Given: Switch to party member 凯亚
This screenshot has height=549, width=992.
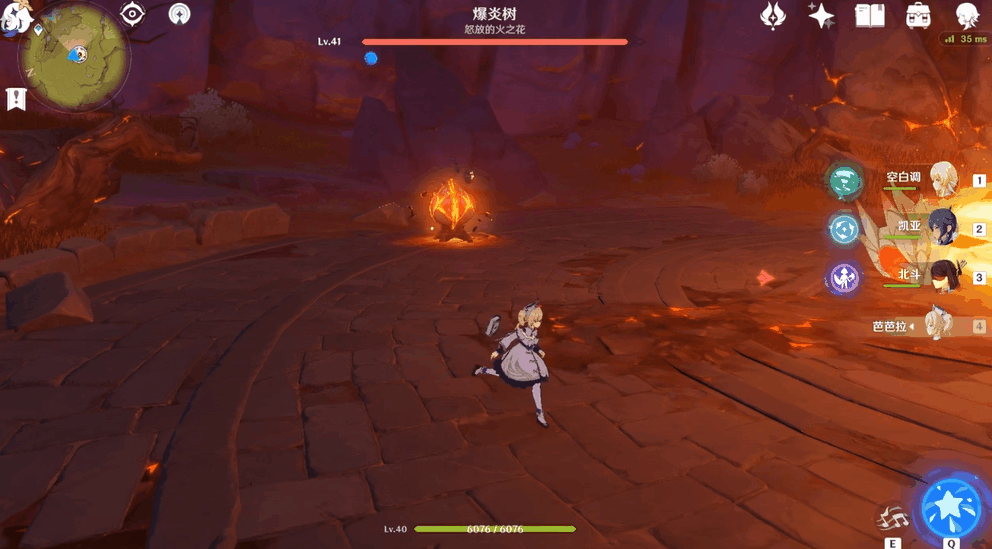Looking at the screenshot, I should click(943, 228).
